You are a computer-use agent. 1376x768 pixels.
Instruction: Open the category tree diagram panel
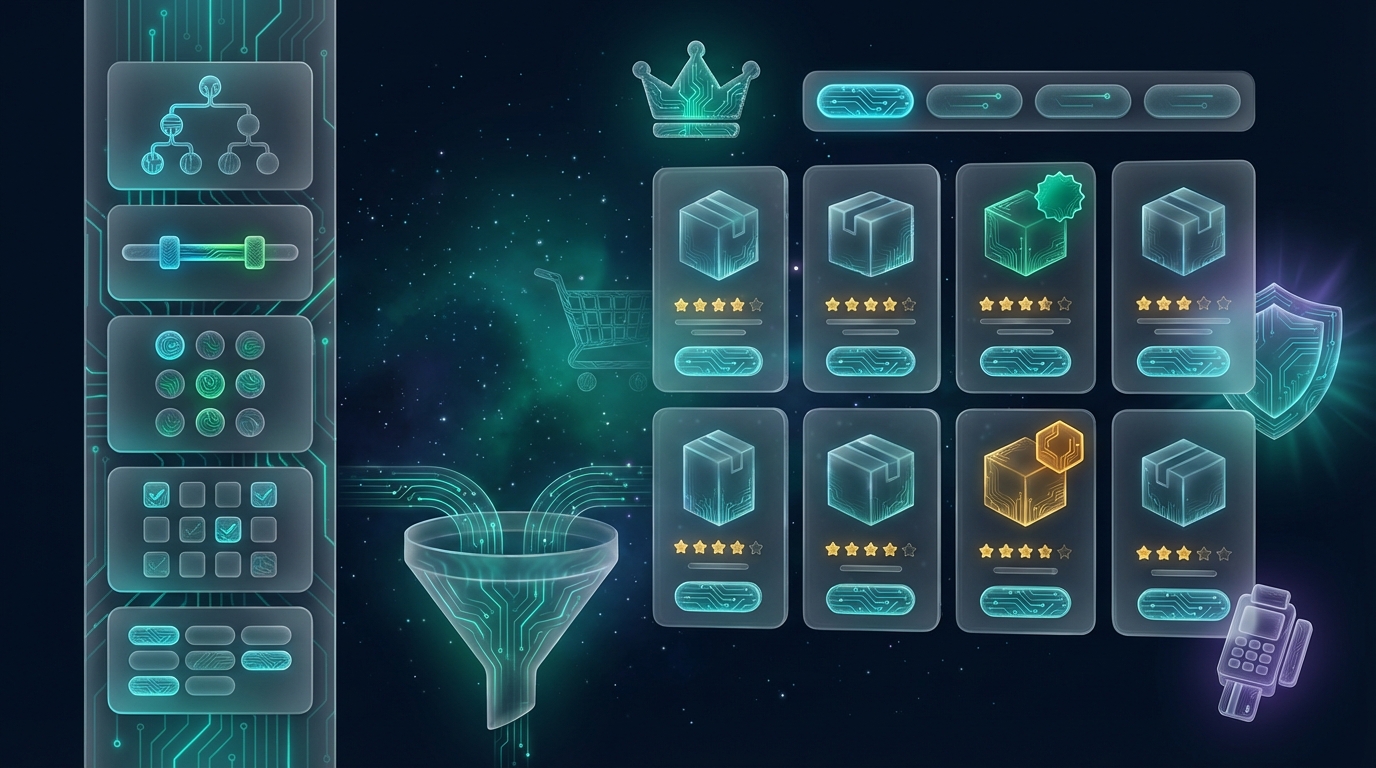click(209, 126)
